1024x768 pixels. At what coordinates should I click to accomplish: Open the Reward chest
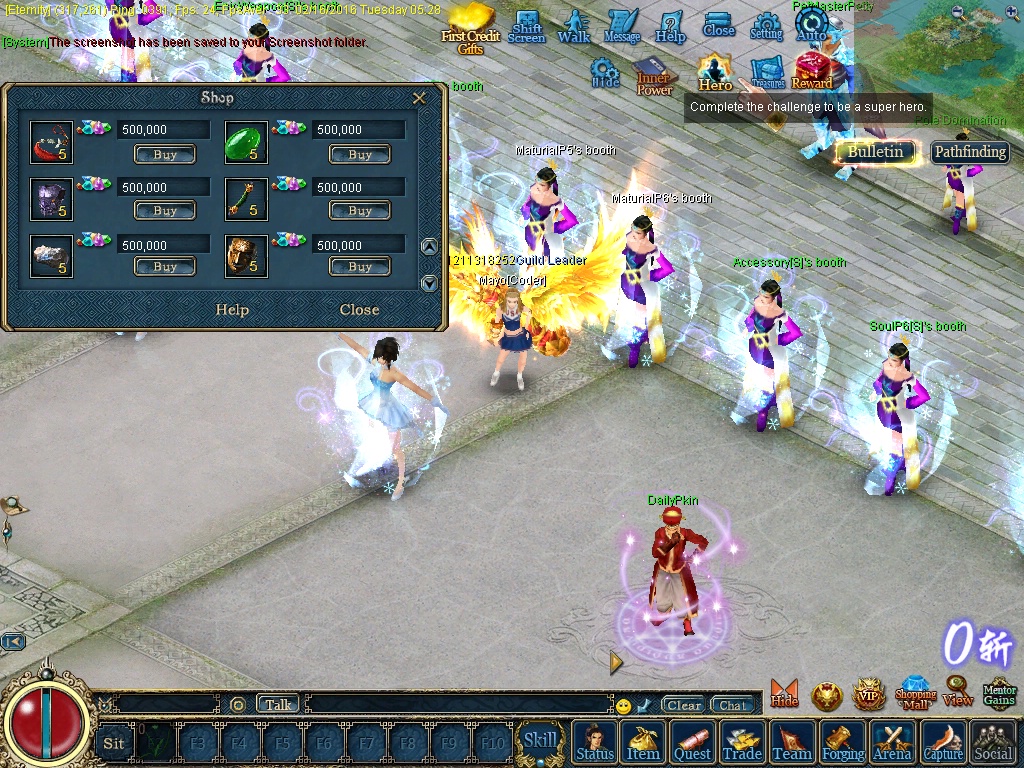click(x=812, y=71)
